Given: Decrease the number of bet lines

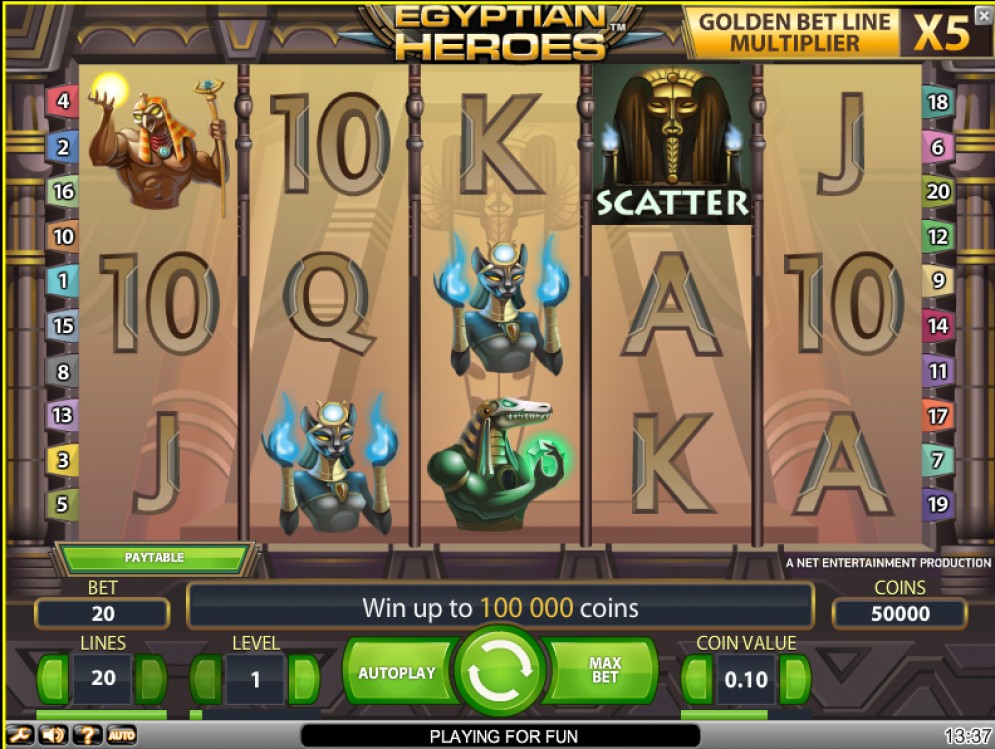Looking at the screenshot, I should (x=53, y=679).
